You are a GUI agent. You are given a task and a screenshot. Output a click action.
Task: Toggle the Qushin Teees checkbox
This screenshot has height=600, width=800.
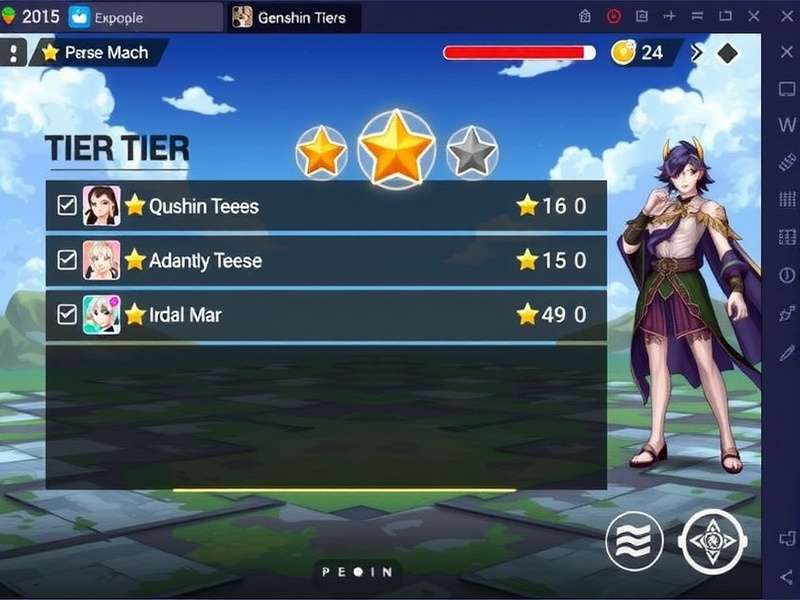click(x=67, y=206)
